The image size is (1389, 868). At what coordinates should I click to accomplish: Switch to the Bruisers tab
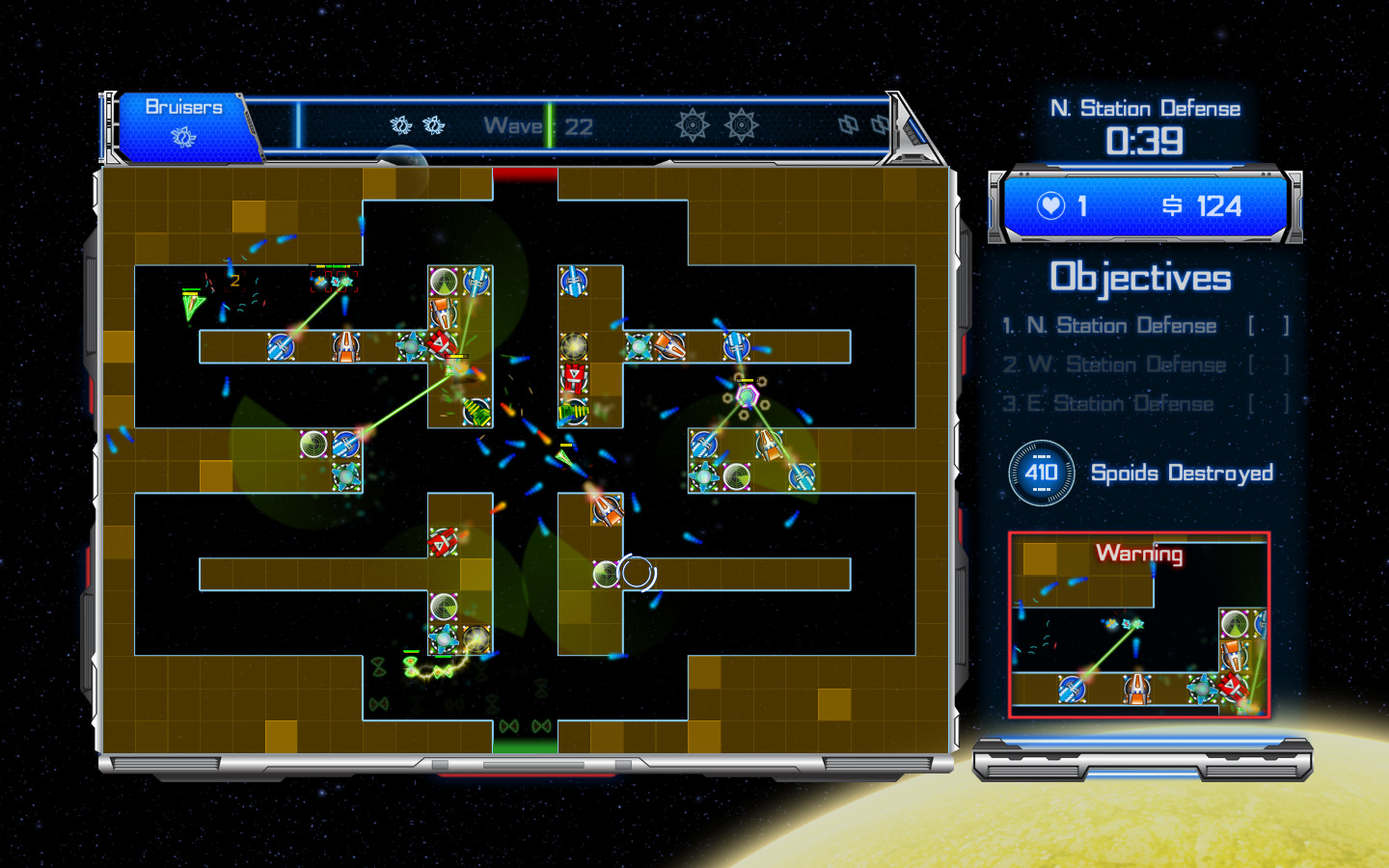click(x=183, y=106)
